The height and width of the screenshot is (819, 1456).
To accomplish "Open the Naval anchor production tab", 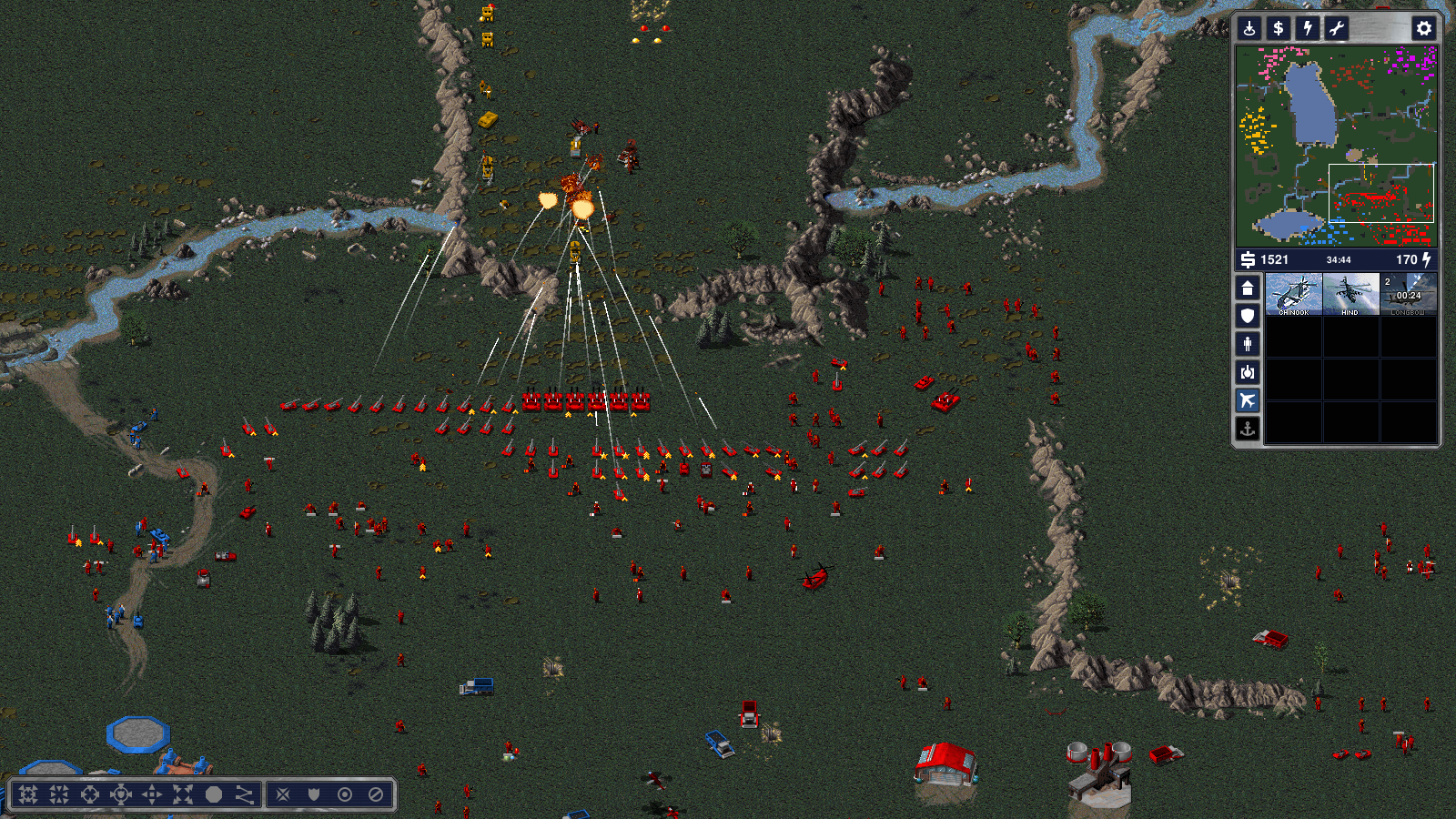I will (x=1248, y=428).
